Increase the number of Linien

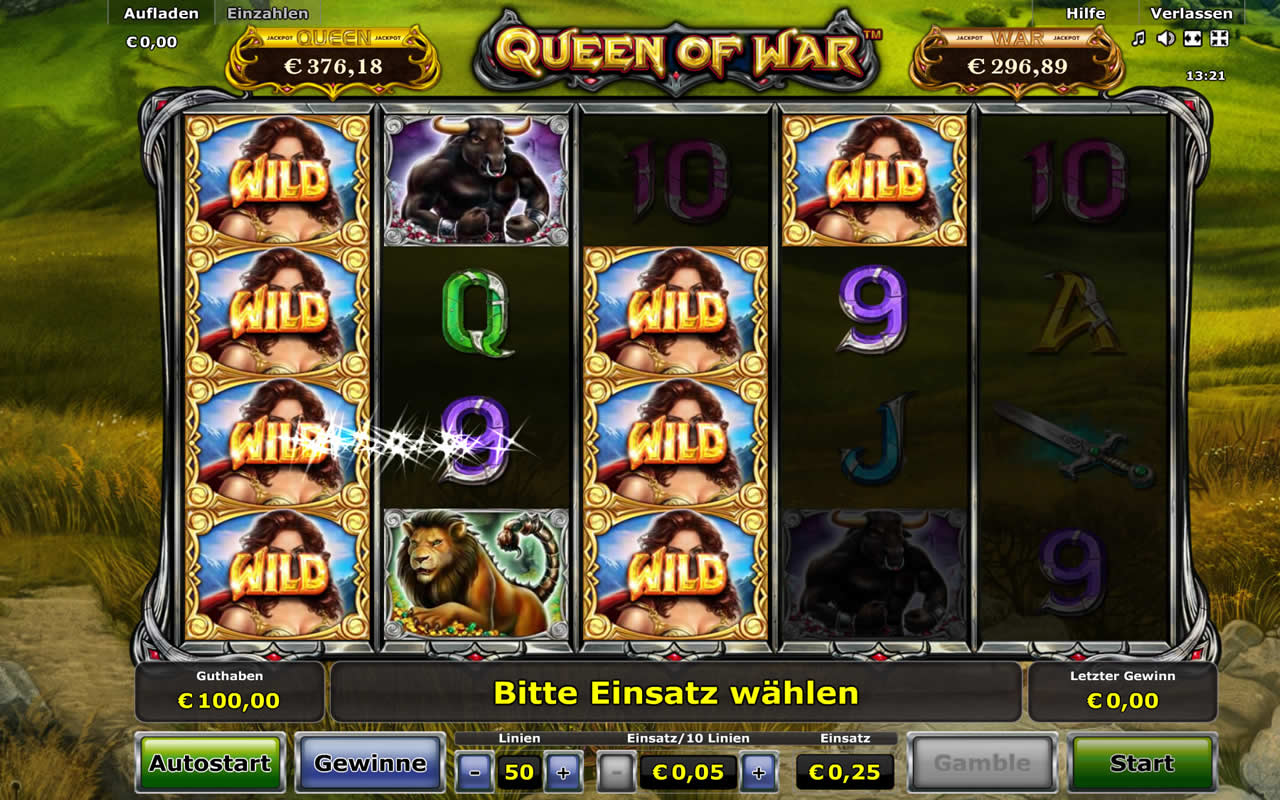pyautogui.click(x=563, y=772)
